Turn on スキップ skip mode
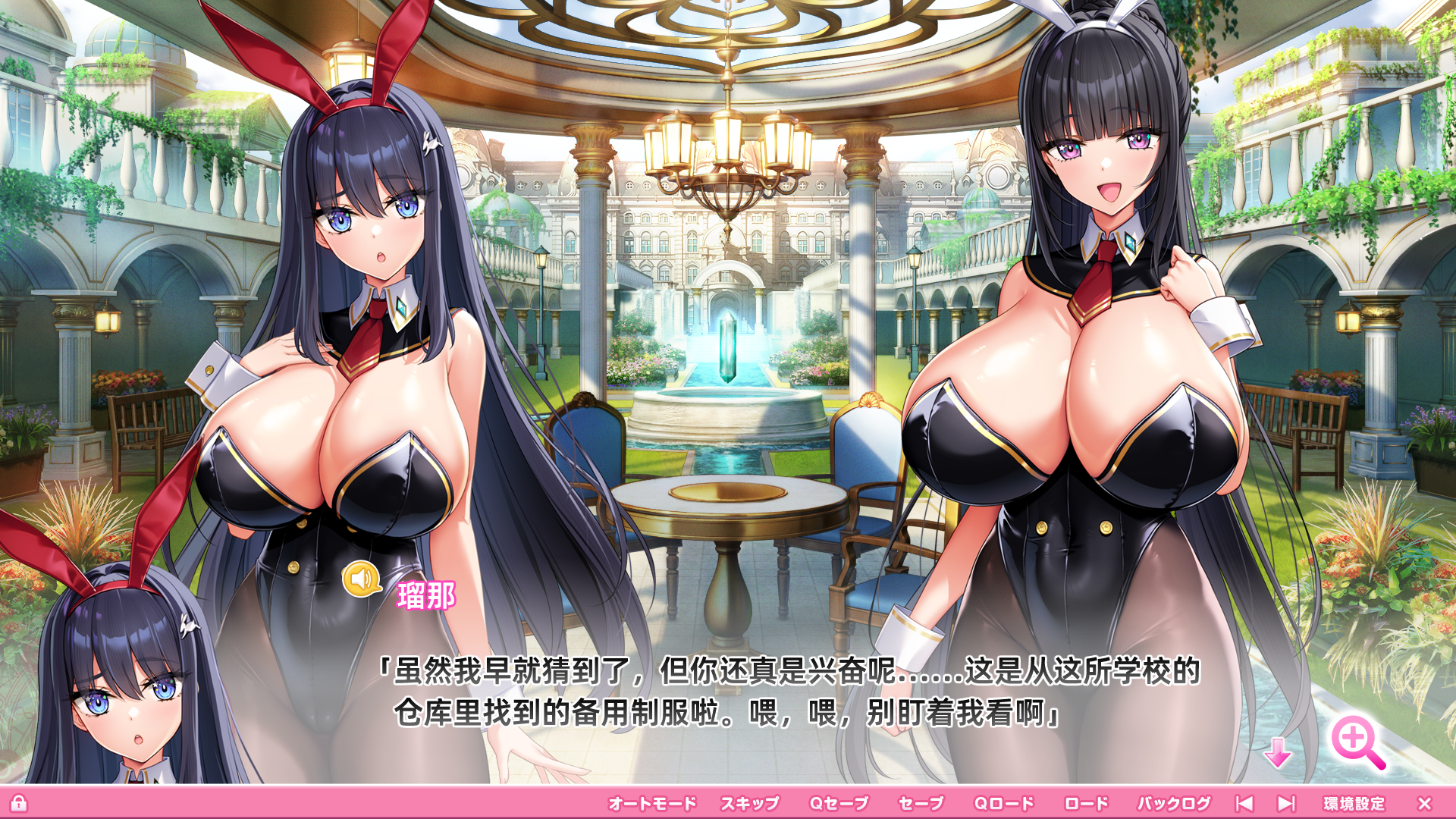This screenshot has height=819, width=1456. (752, 800)
